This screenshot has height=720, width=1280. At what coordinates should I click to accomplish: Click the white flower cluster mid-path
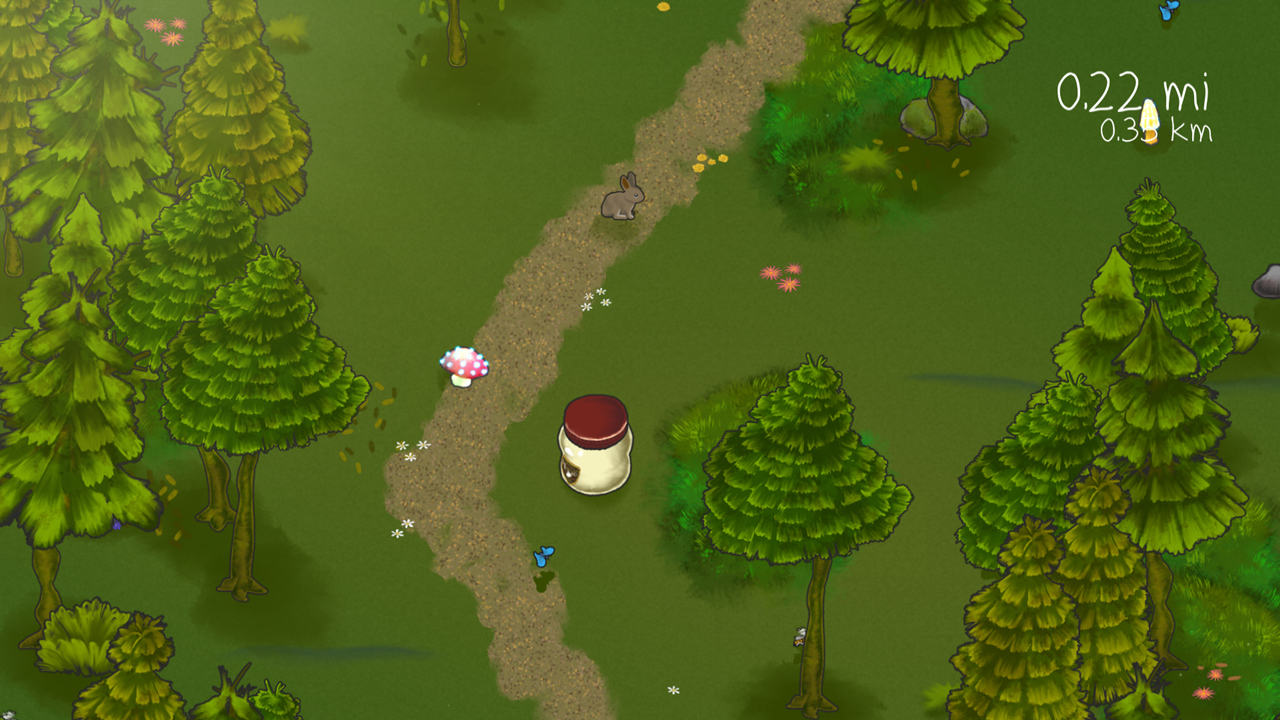[596, 300]
